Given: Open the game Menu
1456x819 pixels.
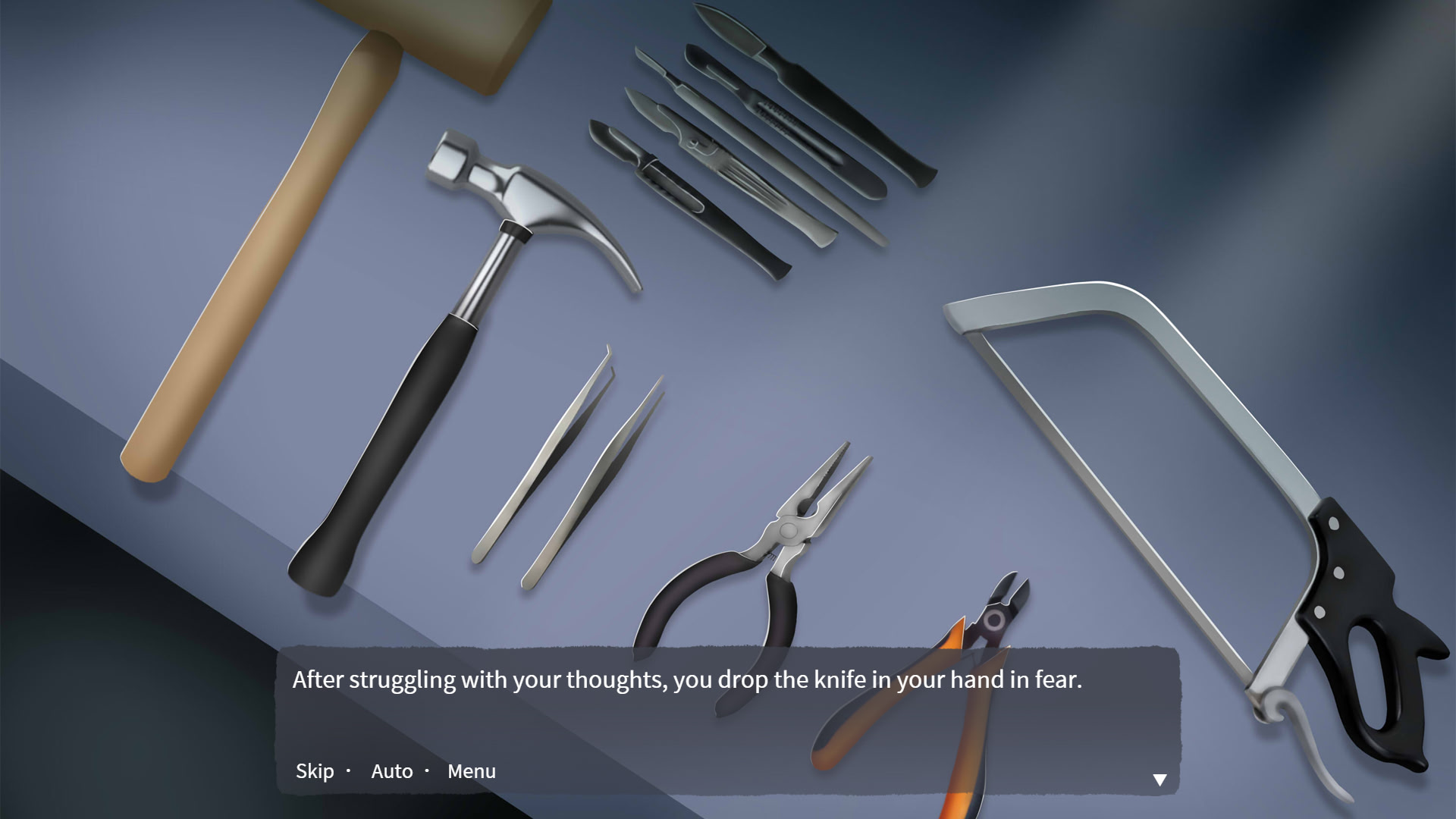Looking at the screenshot, I should click(472, 771).
